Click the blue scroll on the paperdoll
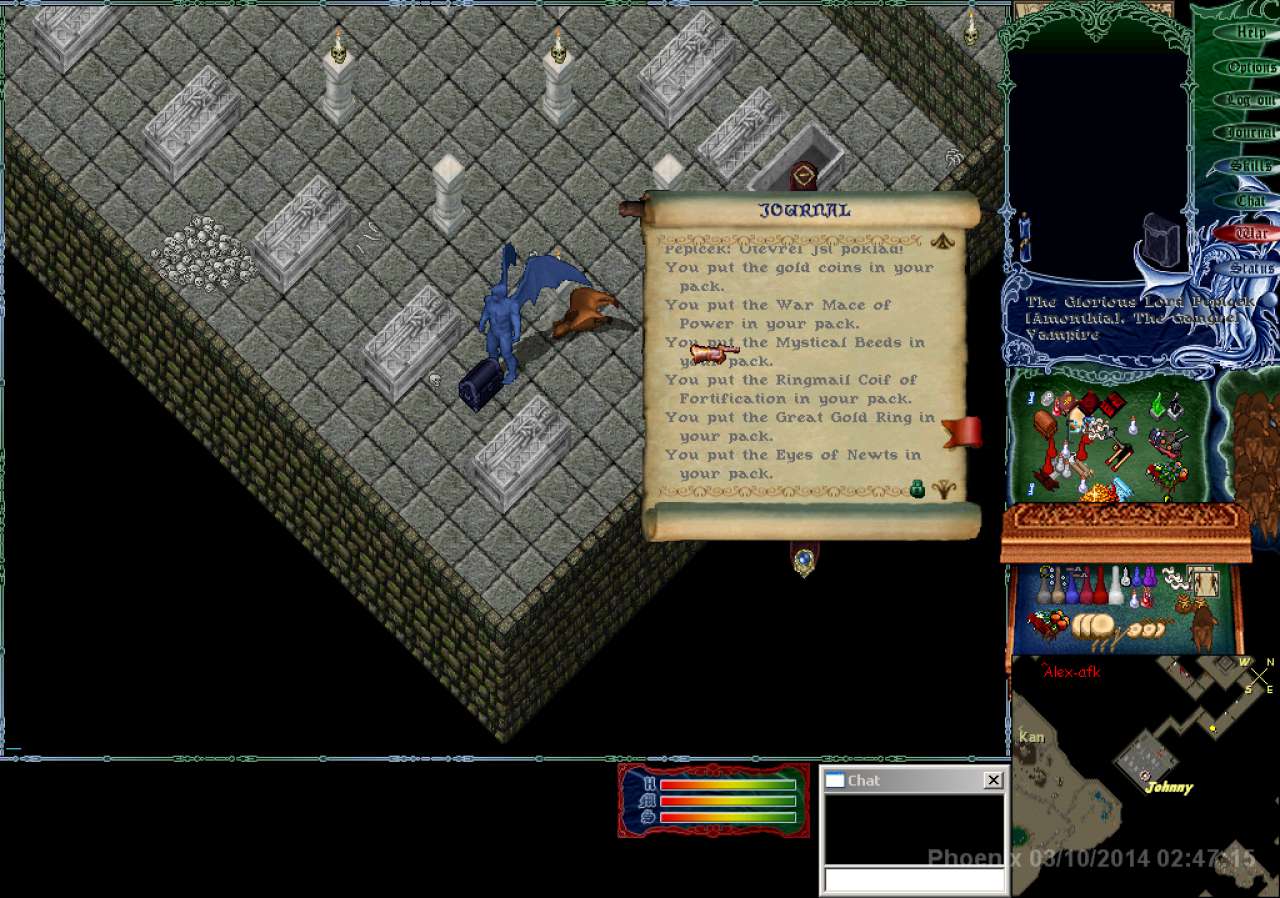Screen dimensions: 1280x898 1024,237
